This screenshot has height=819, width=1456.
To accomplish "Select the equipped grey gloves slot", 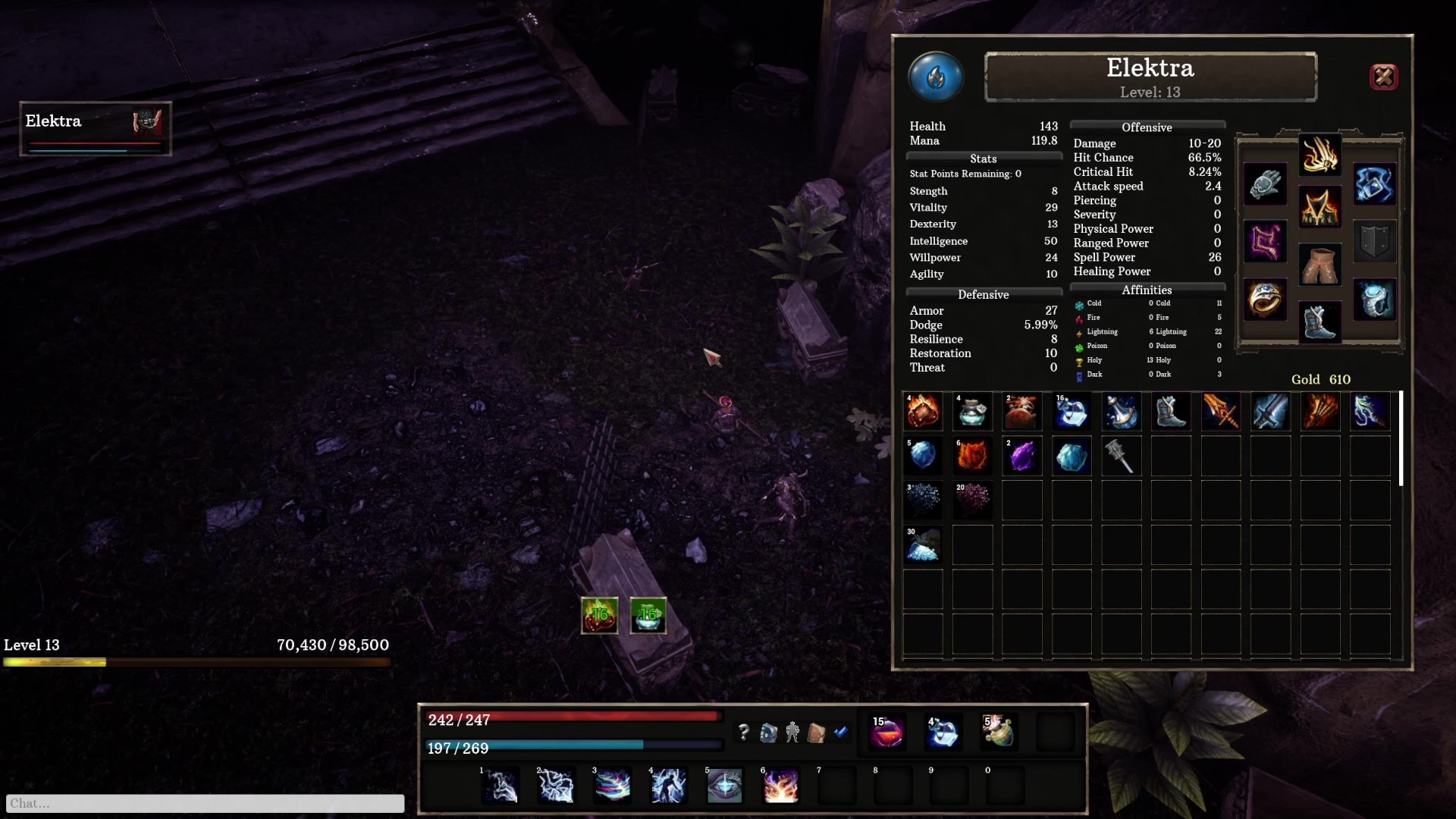I will point(1265,184).
